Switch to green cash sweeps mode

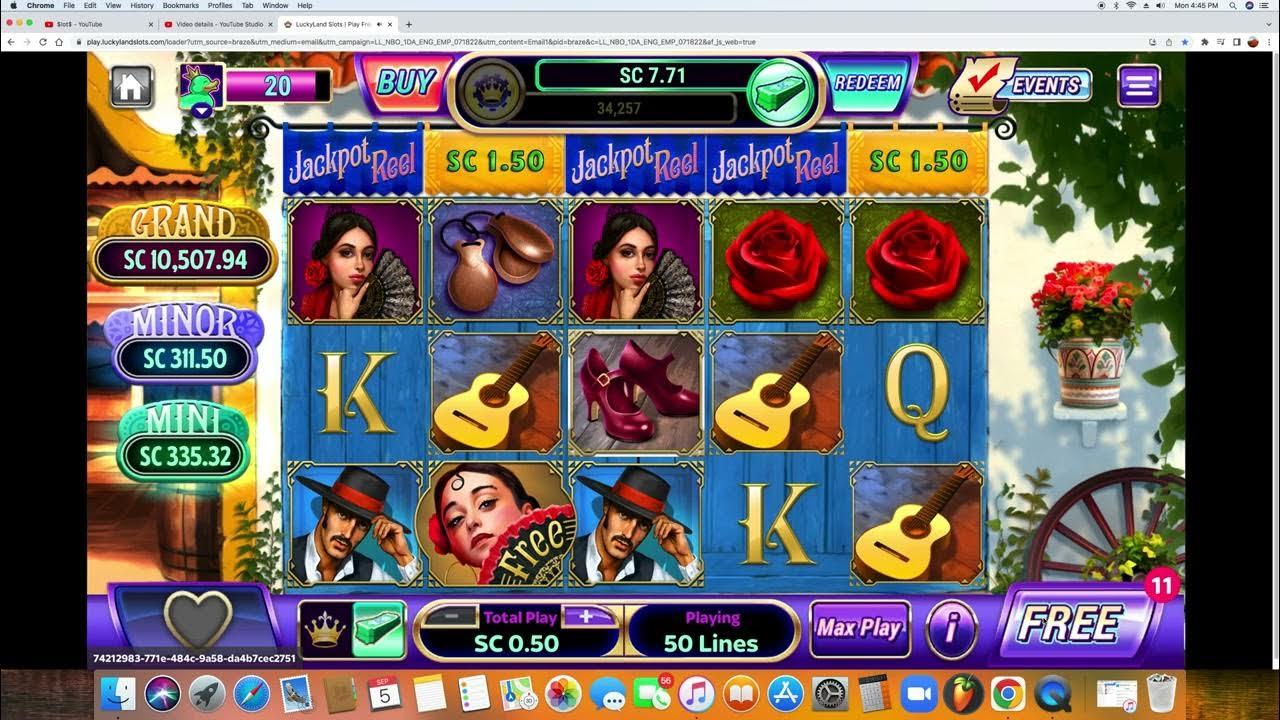pyautogui.click(x=379, y=629)
